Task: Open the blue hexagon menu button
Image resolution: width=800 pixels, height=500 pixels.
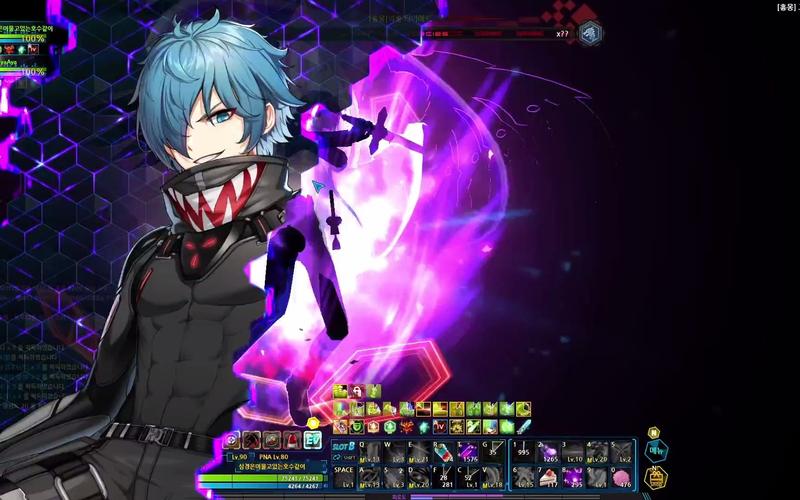Action: coord(656,451)
